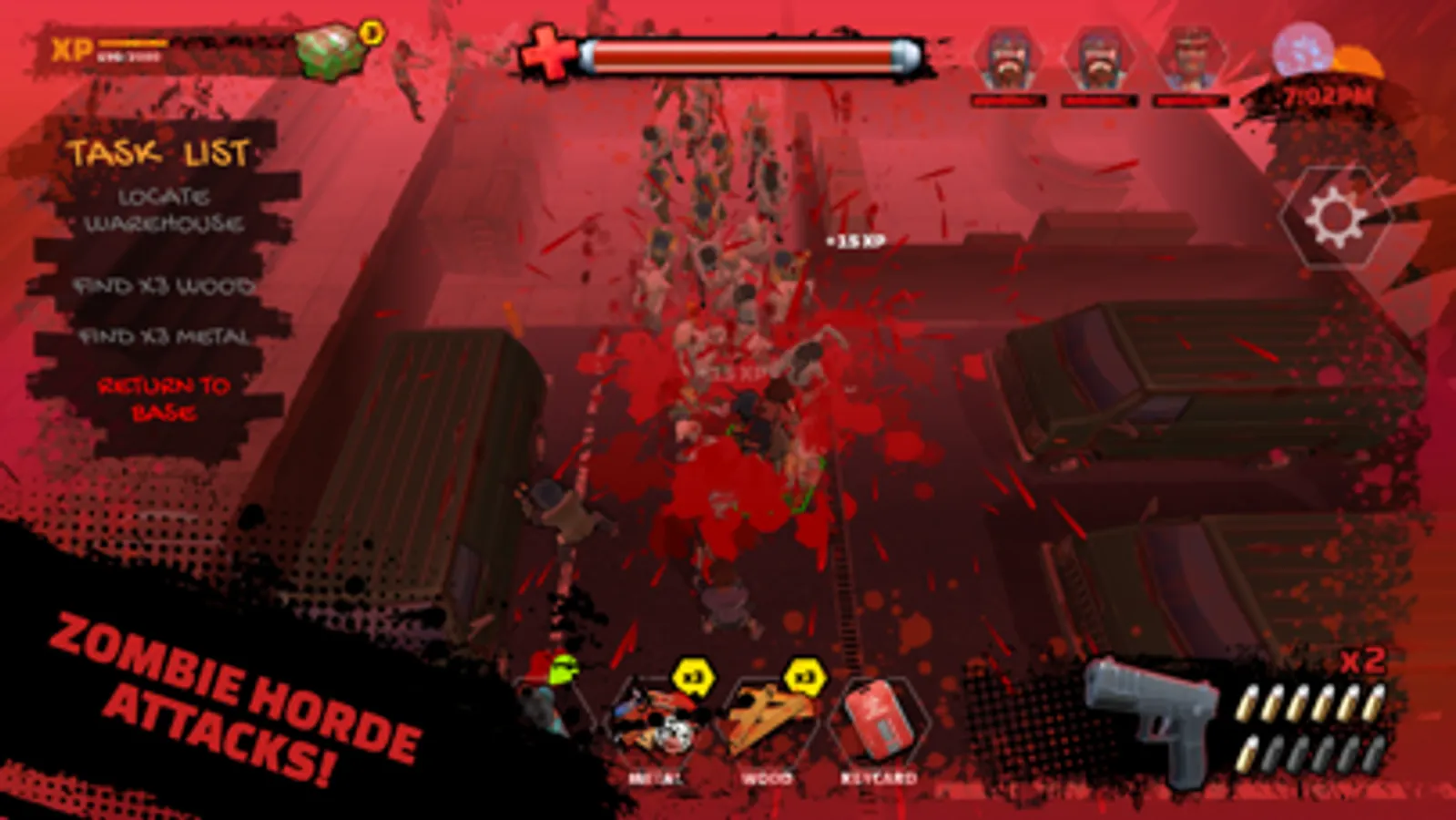Click the XP progress bar
This screenshot has height=820, width=1456.
point(134,41)
